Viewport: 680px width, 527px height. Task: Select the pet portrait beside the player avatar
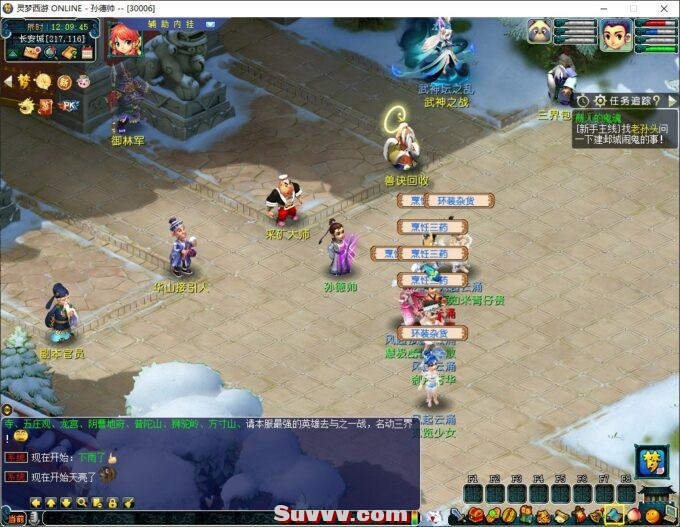click(x=541, y=32)
